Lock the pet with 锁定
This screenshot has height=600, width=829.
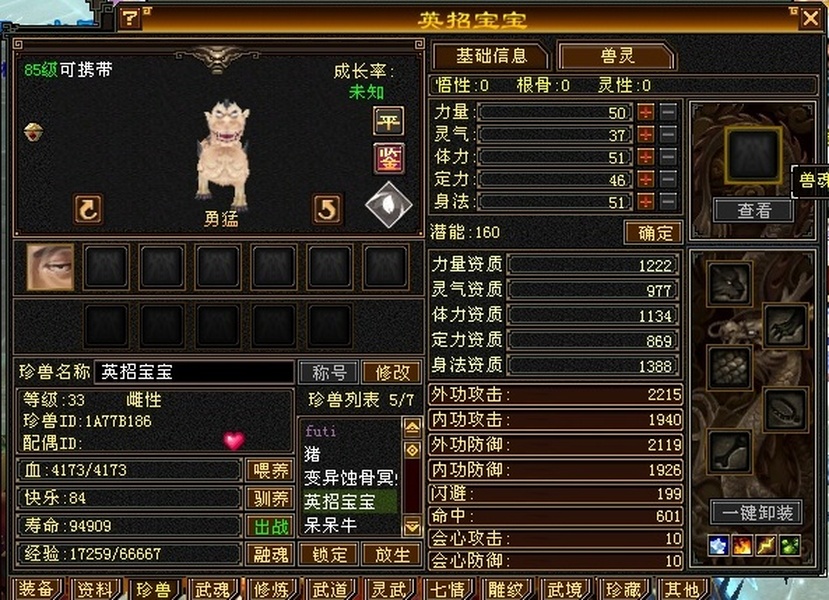tap(330, 554)
